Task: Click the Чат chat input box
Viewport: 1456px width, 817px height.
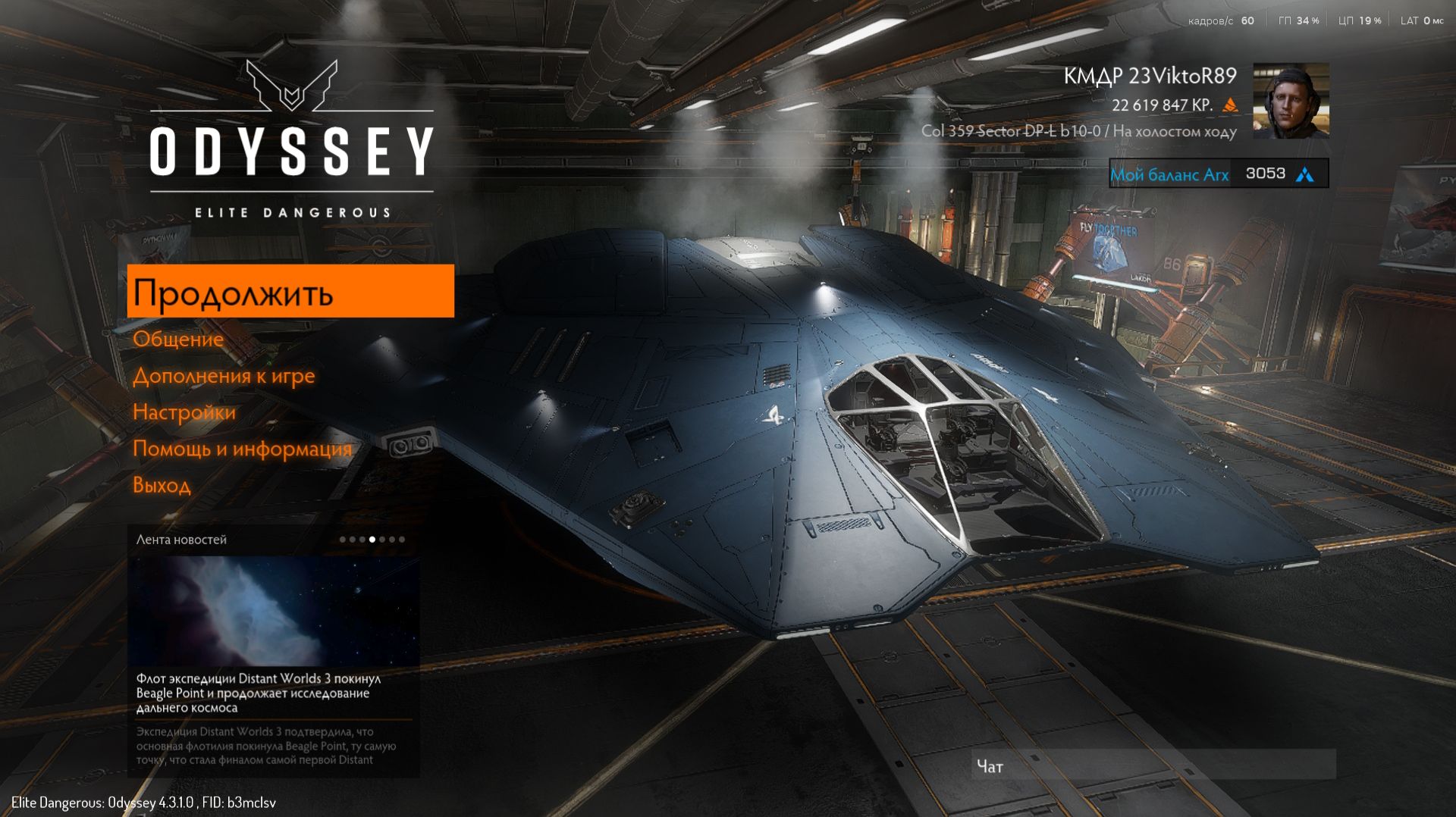Action: (1153, 765)
